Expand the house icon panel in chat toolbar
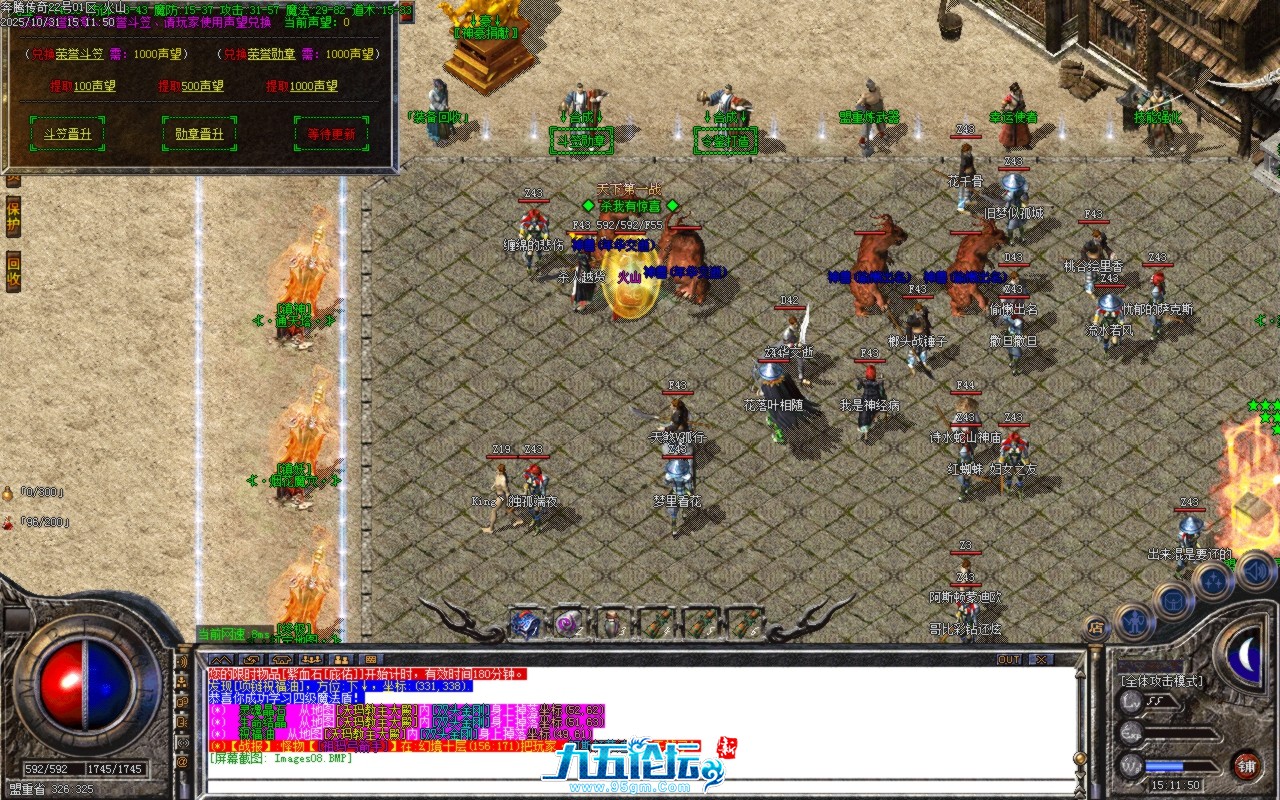The height and width of the screenshot is (800, 1280). pyautogui.click(x=282, y=660)
